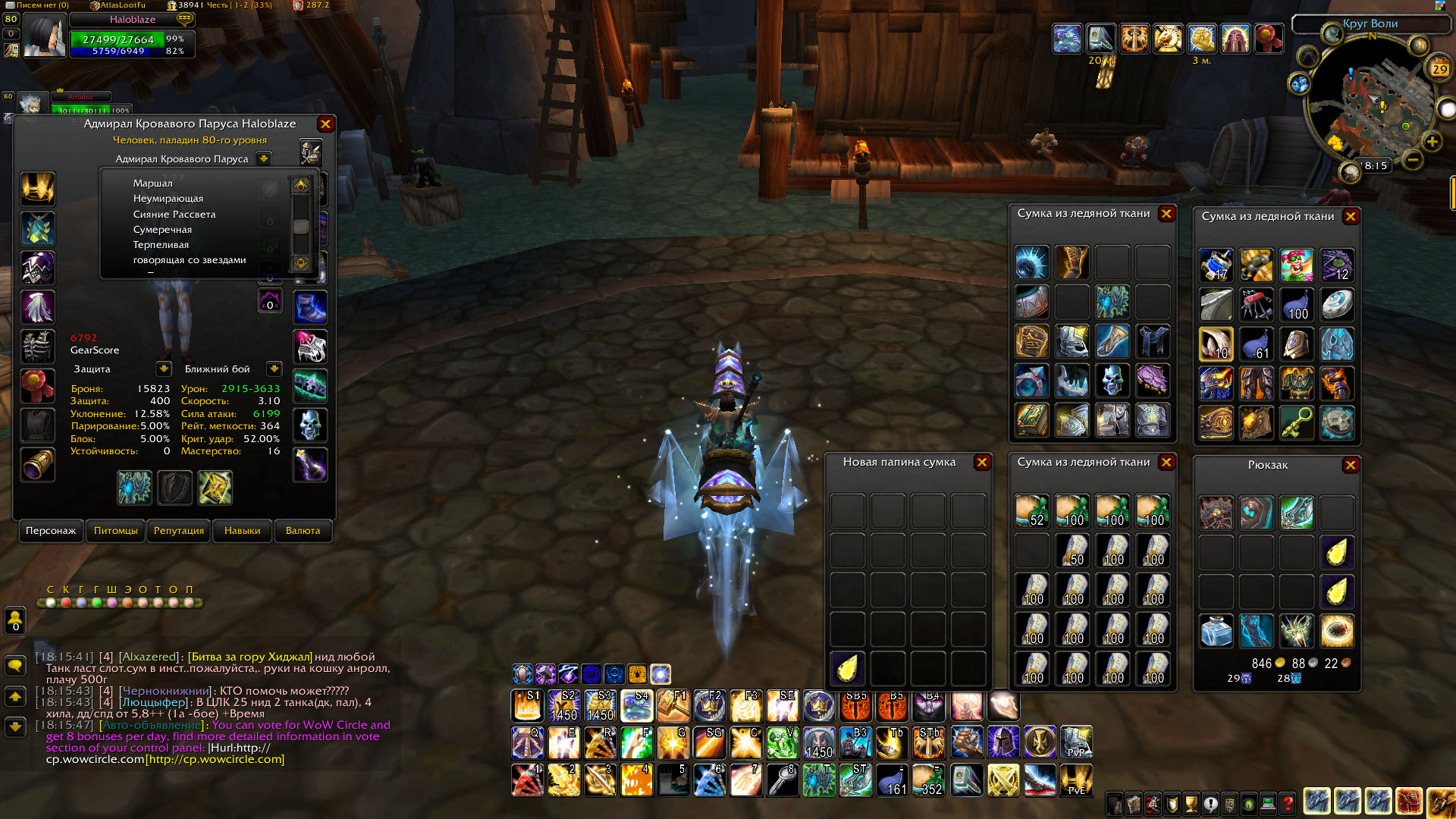Click the cloth stack of 52

[1031, 511]
